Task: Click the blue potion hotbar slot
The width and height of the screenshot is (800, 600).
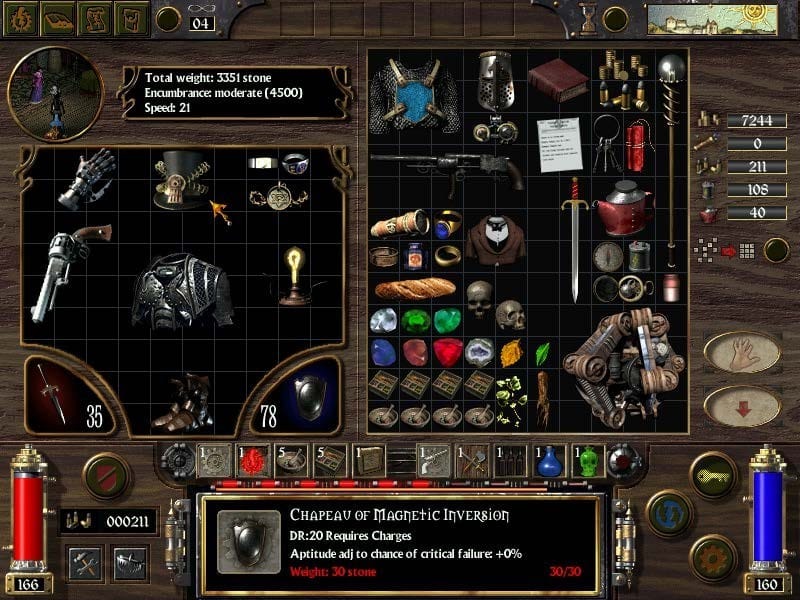Action: coord(548,460)
